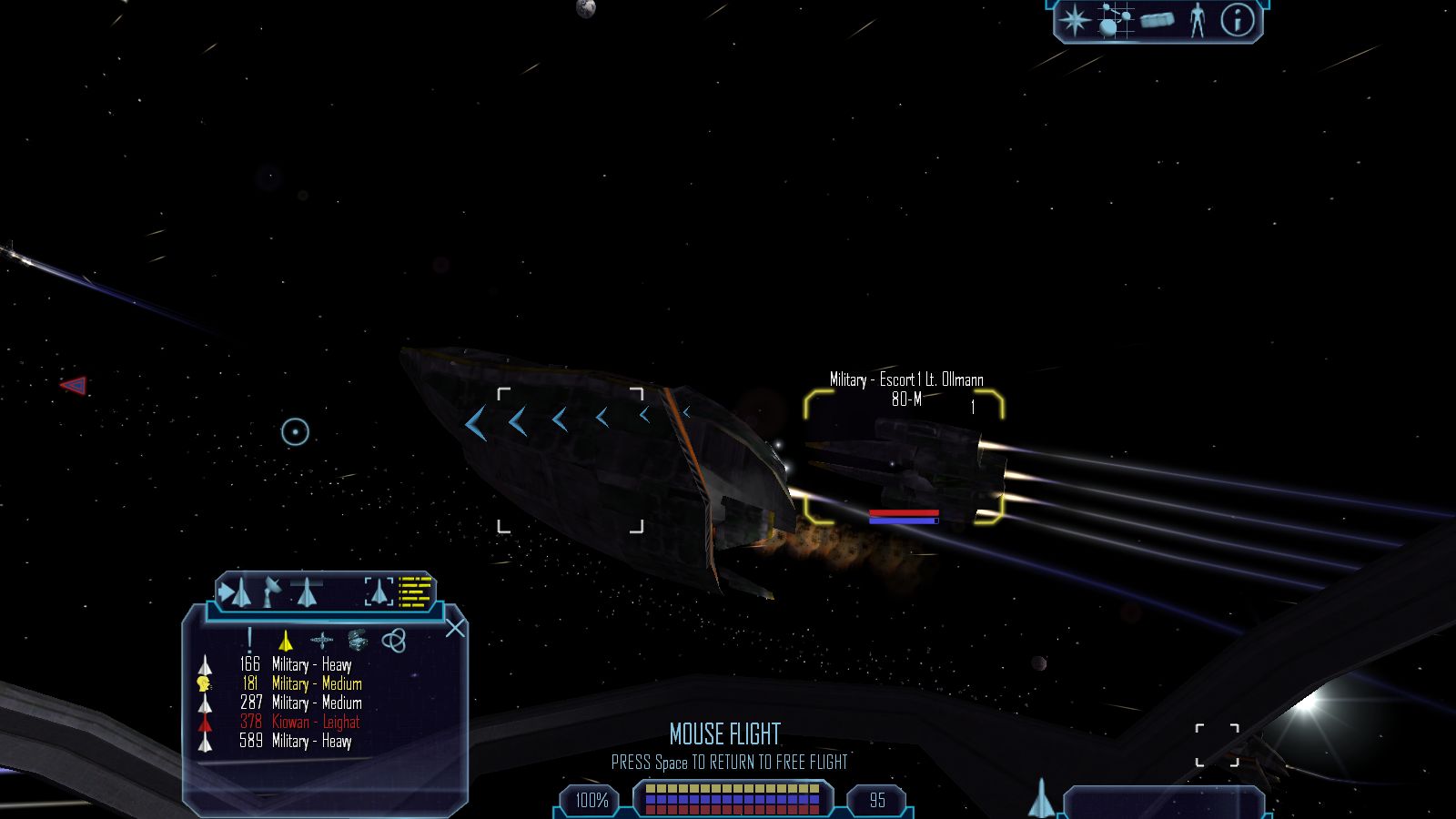Click the arrow-and-ship icon above contact list
Image resolution: width=1456 pixels, height=819 pixels.
[x=236, y=593]
